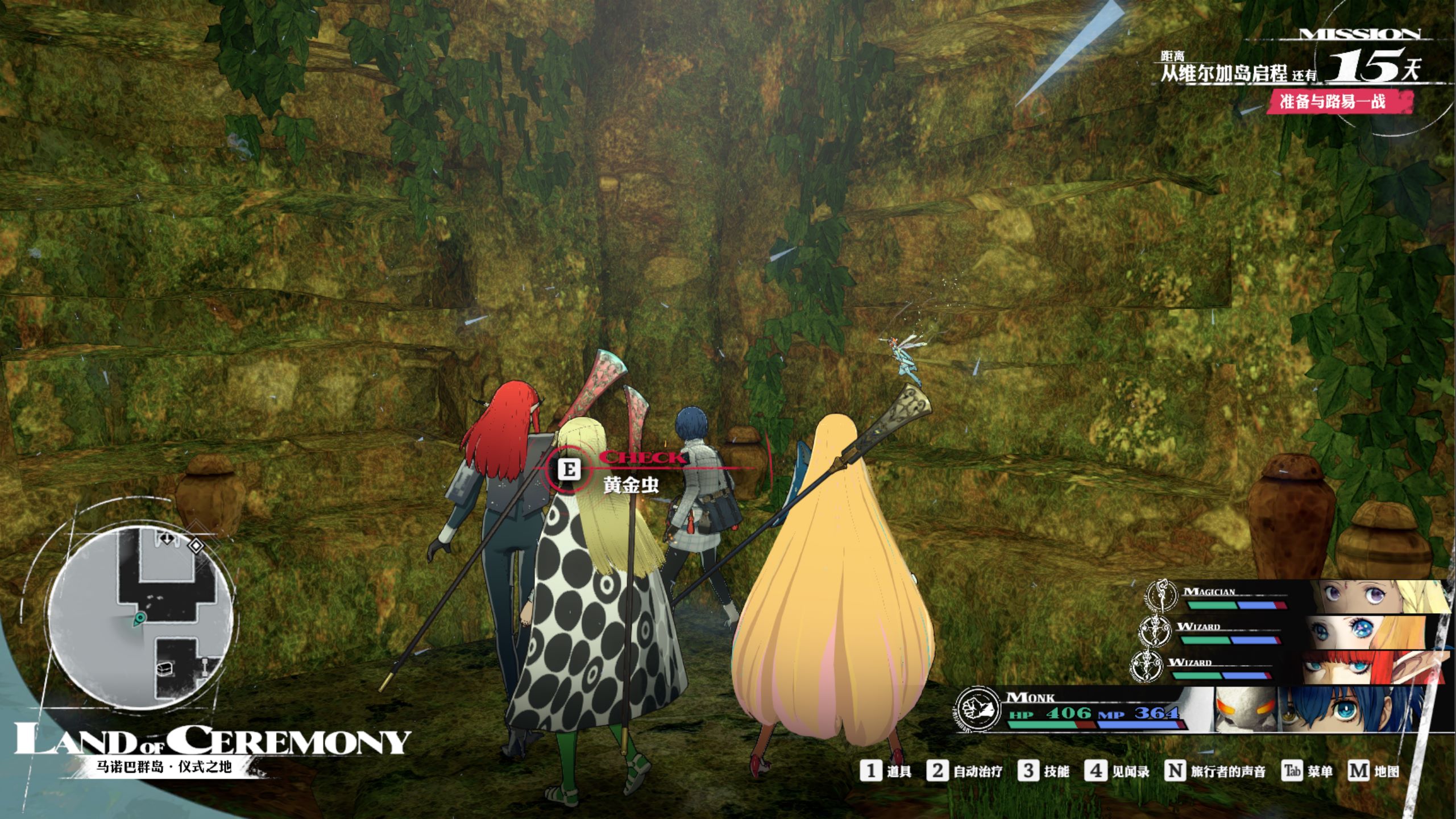Show the 地图 full map
Viewport: 1456px width, 819px height.
(x=1374, y=771)
